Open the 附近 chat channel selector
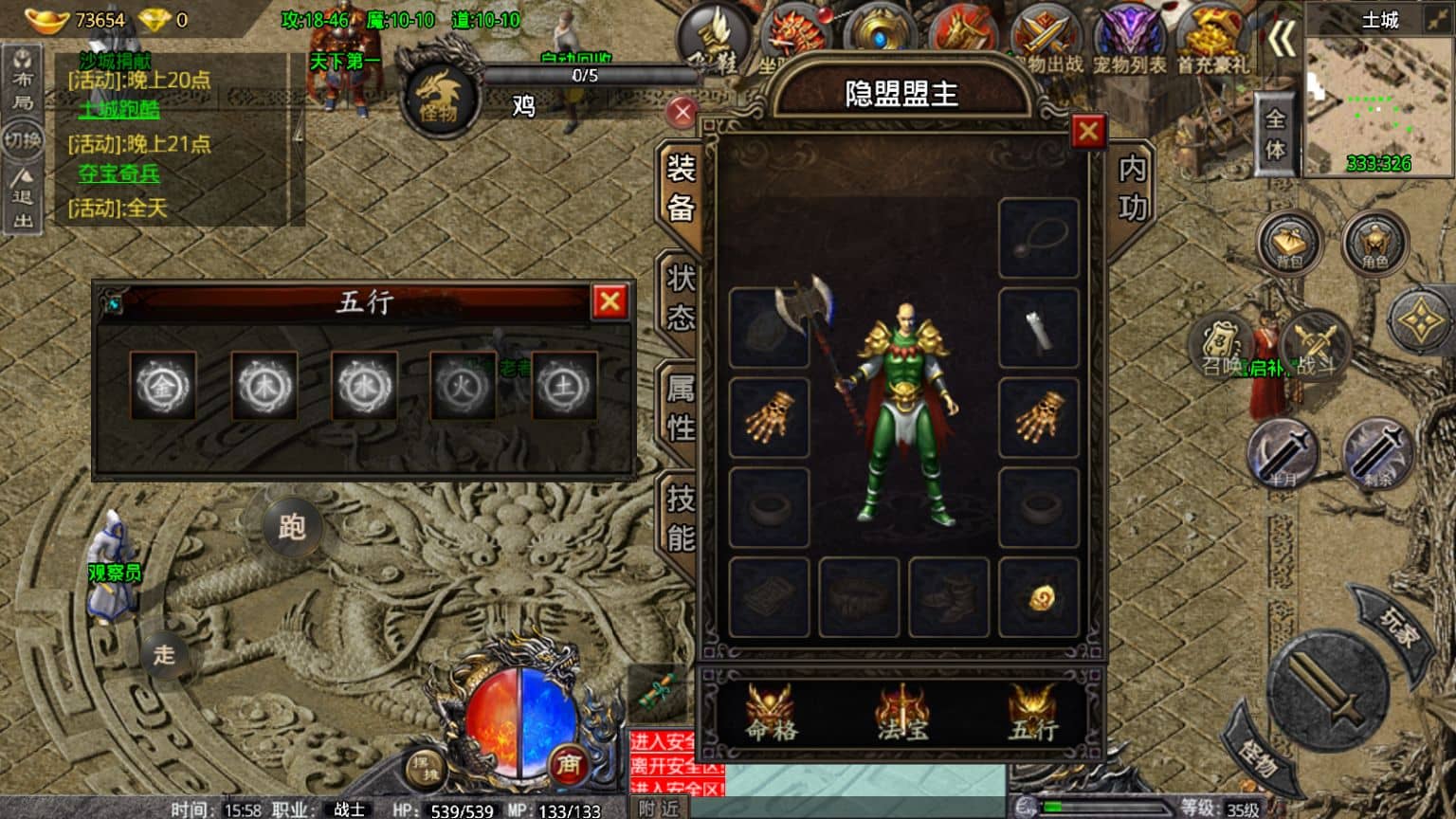1456x819 pixels. [x=661, y=808]
